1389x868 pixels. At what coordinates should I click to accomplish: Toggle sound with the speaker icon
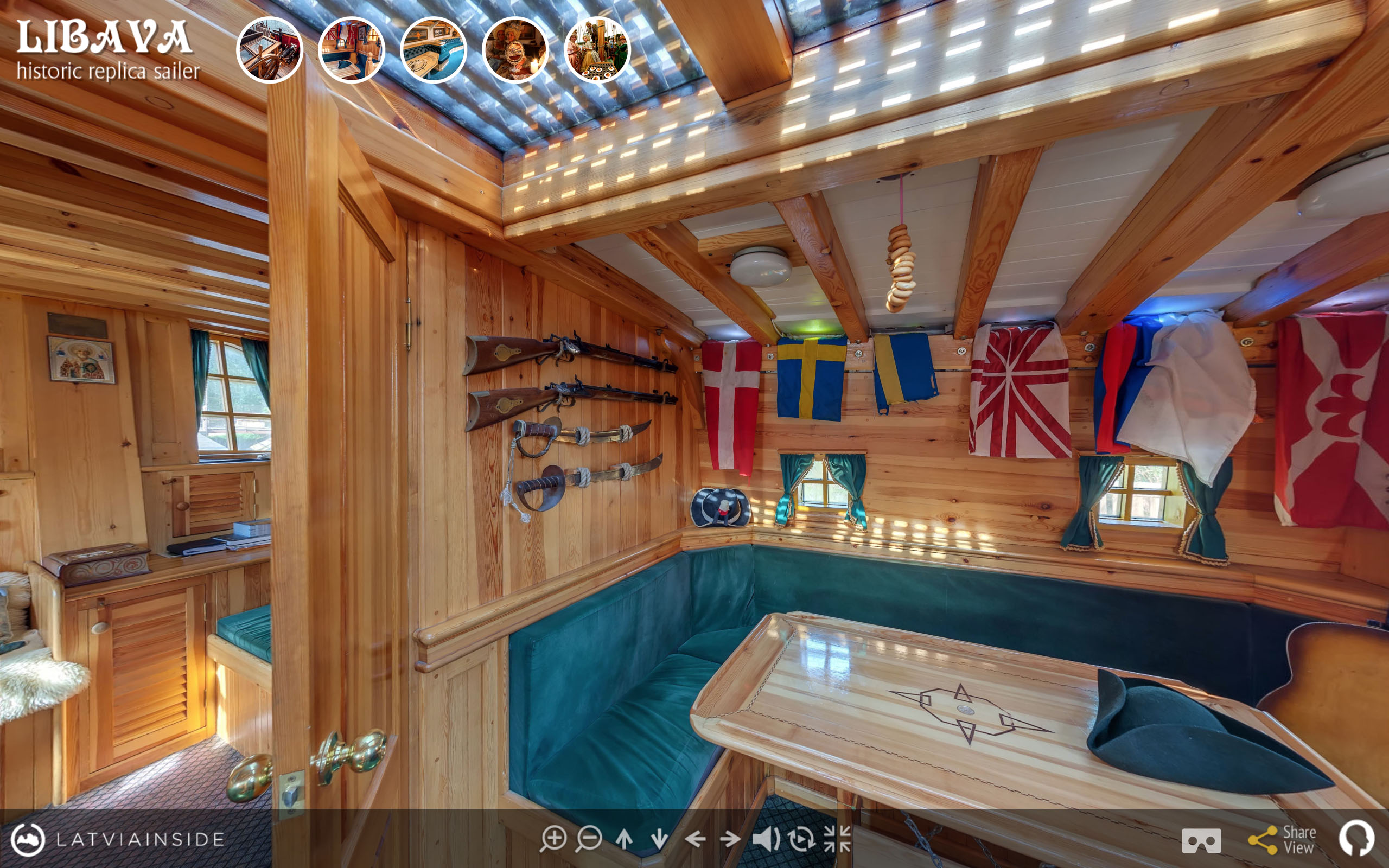pyautogui.click(x=766, y=839)
